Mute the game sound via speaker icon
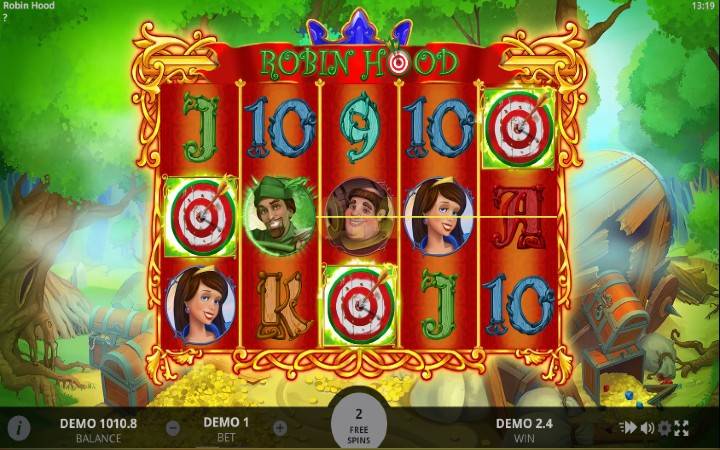The height and width of the screenshot is (450, 720). (x=647, y=428)
